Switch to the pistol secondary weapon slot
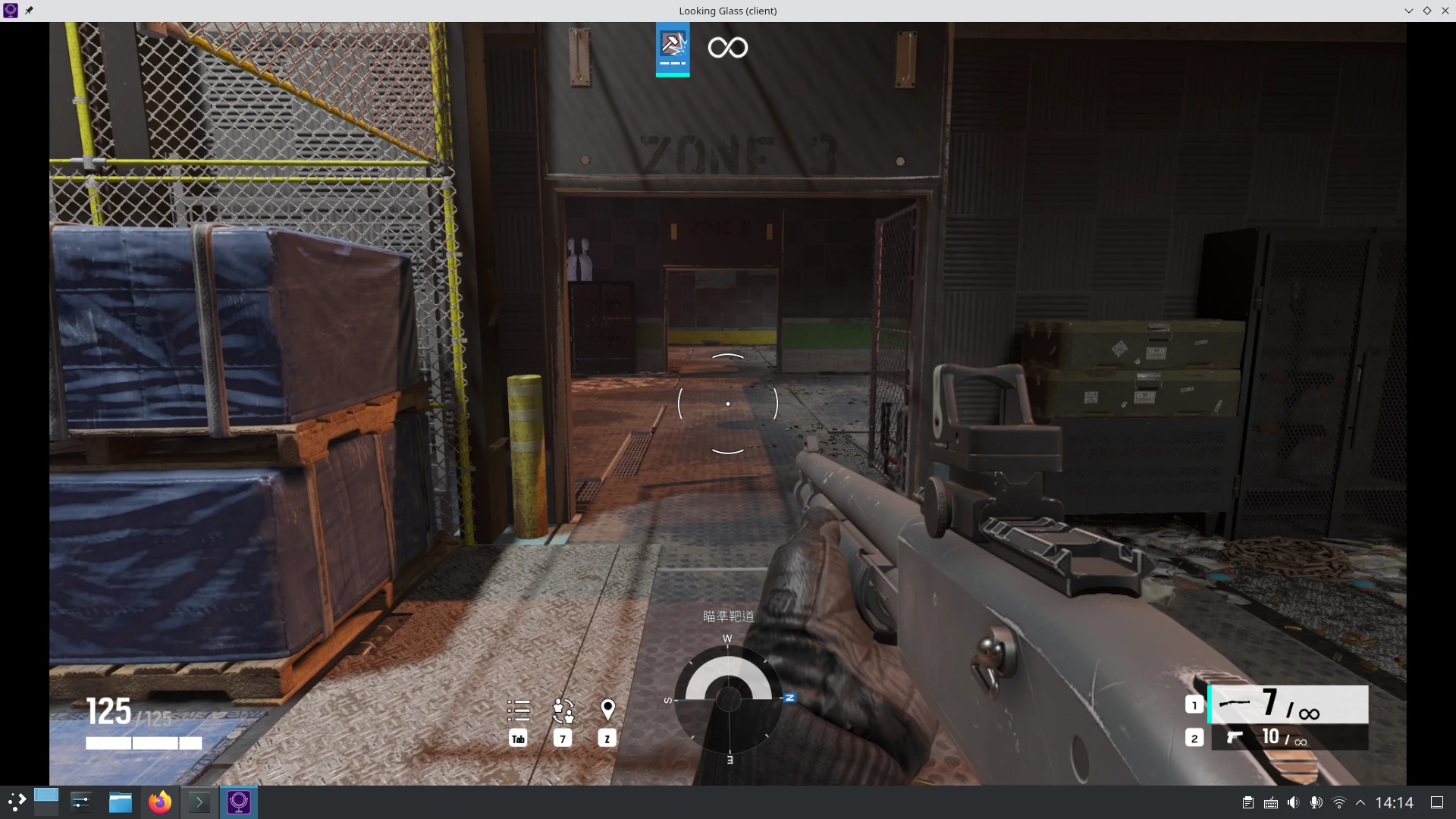The height and width of the screenshot is (819, 1456). point(1288,738)
